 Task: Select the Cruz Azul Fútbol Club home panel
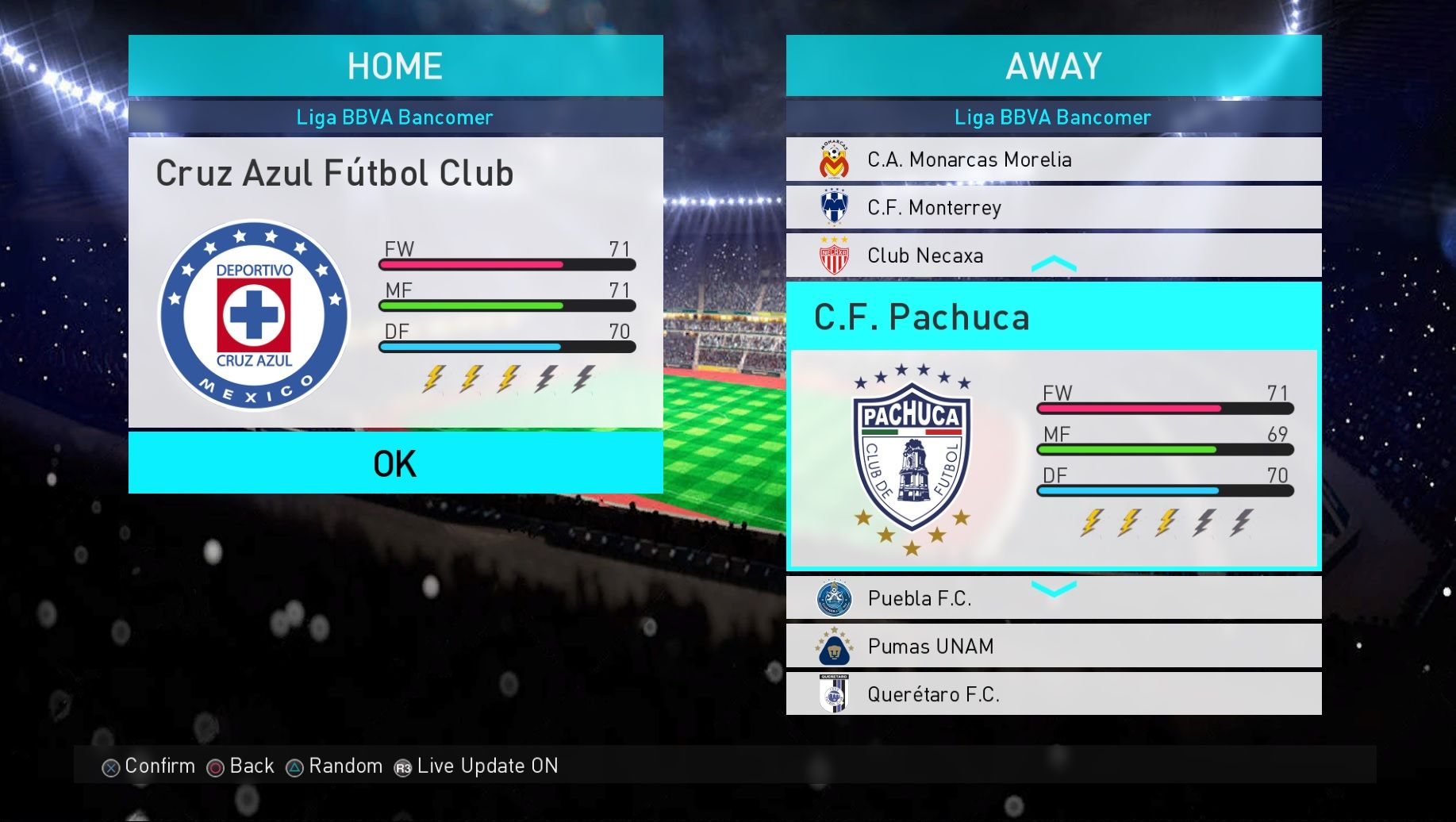[x=395, y=282]
